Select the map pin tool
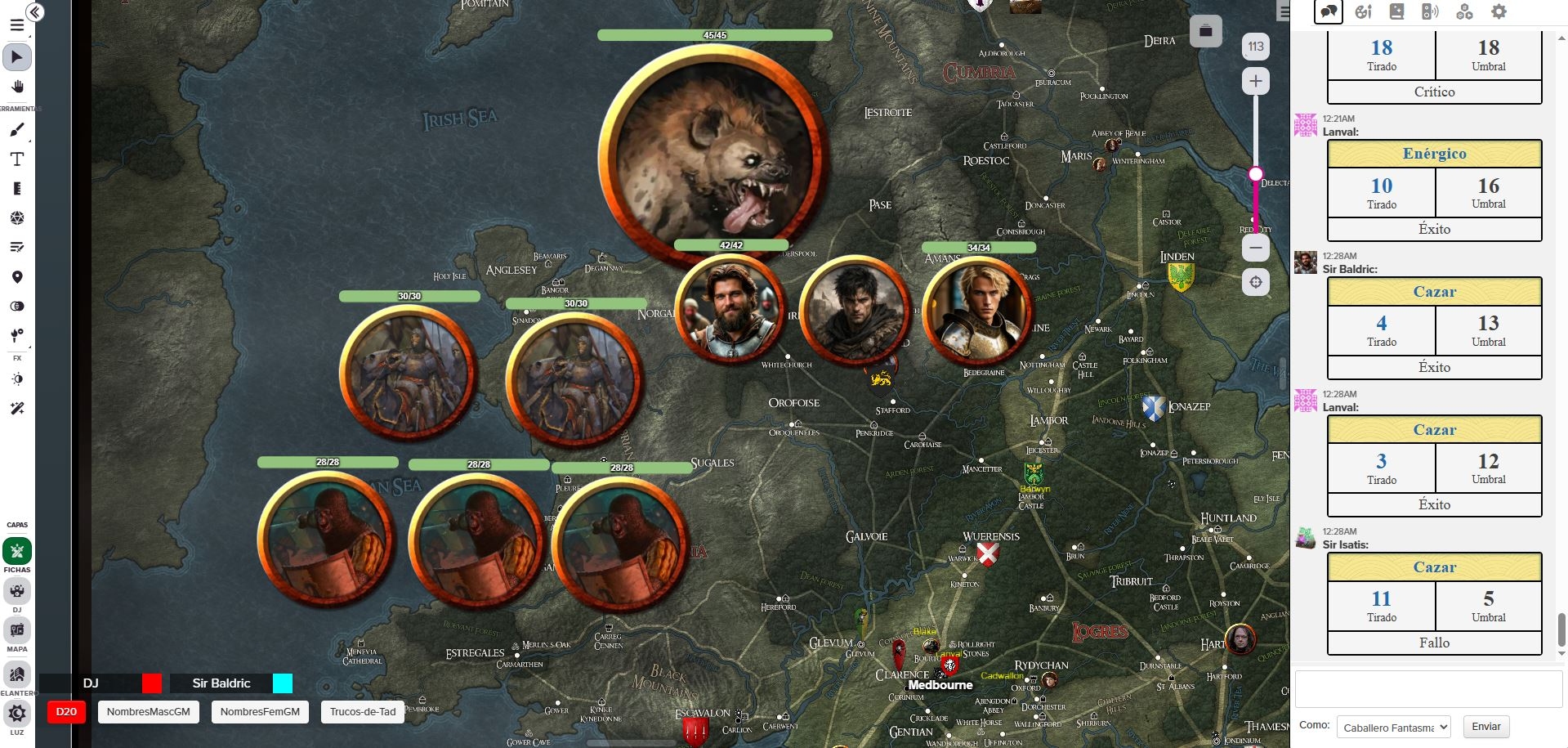This screenshot has height=748, width=1568. [x=17, y=277]
